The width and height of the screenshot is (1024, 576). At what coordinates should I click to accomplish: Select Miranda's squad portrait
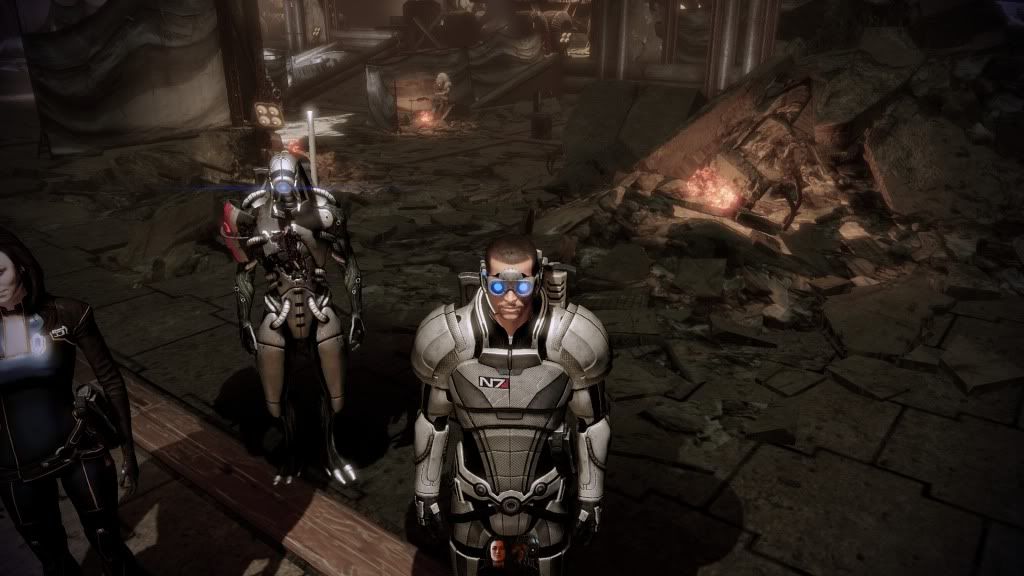tap(497, 554)
